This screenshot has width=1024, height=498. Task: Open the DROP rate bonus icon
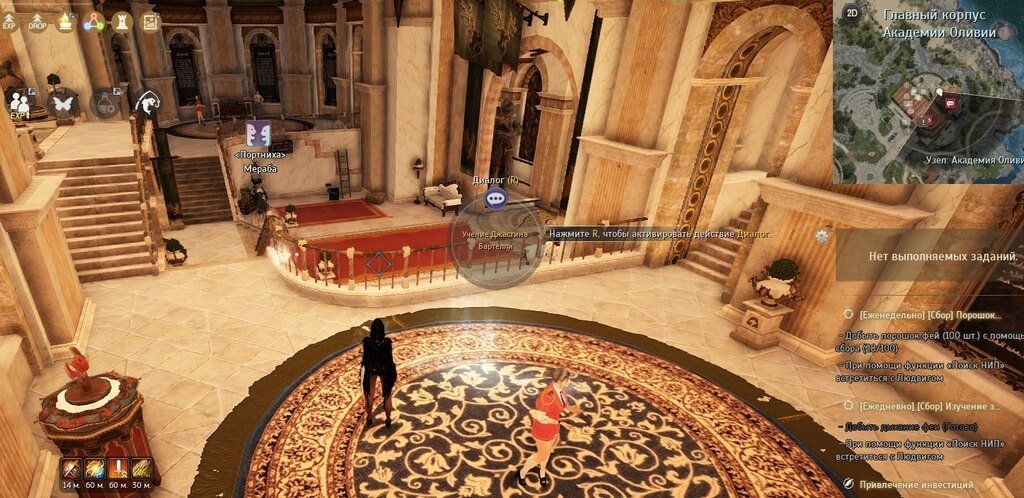coord(38,22)
